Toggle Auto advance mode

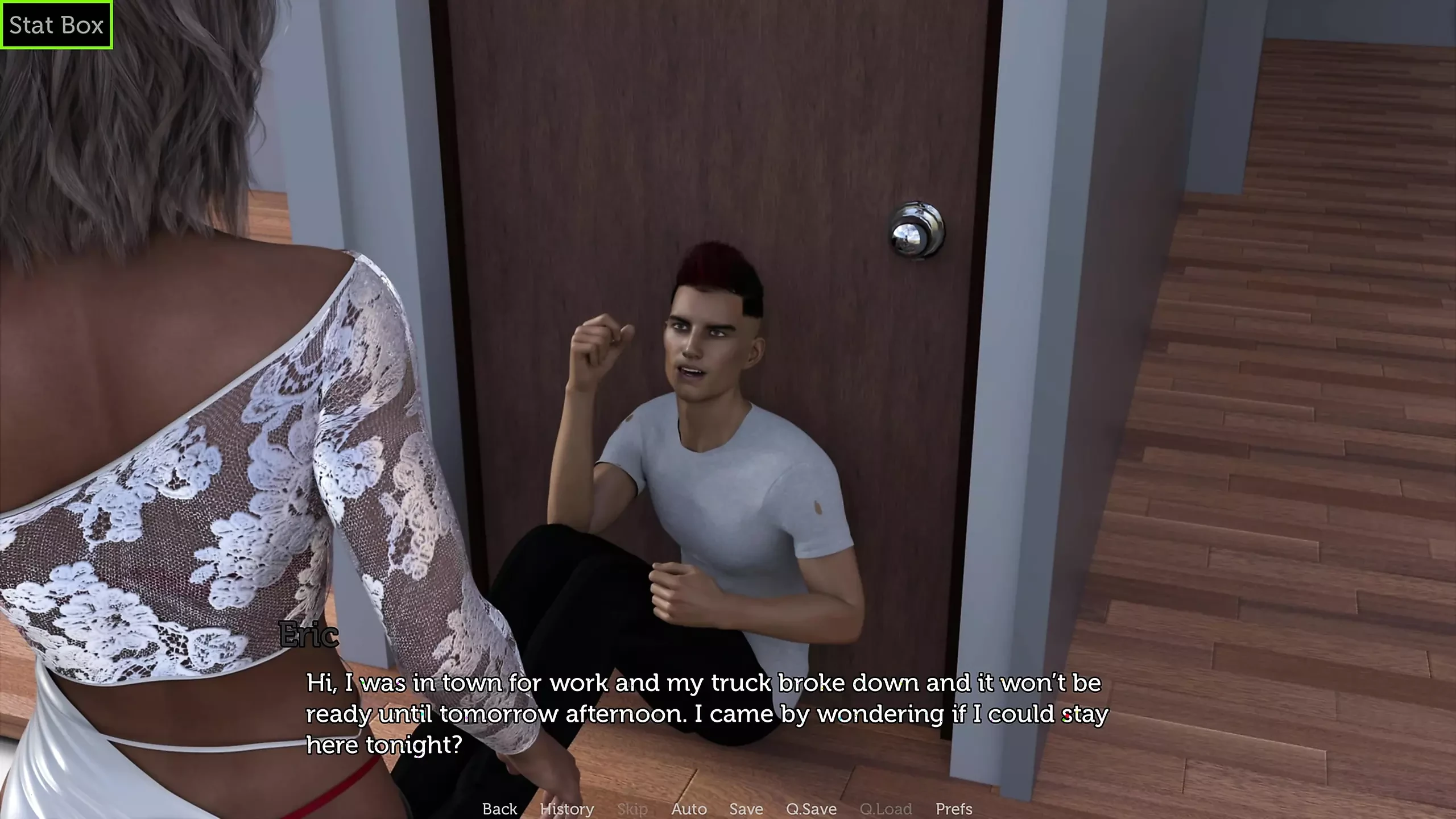click(x=689, y=808)
